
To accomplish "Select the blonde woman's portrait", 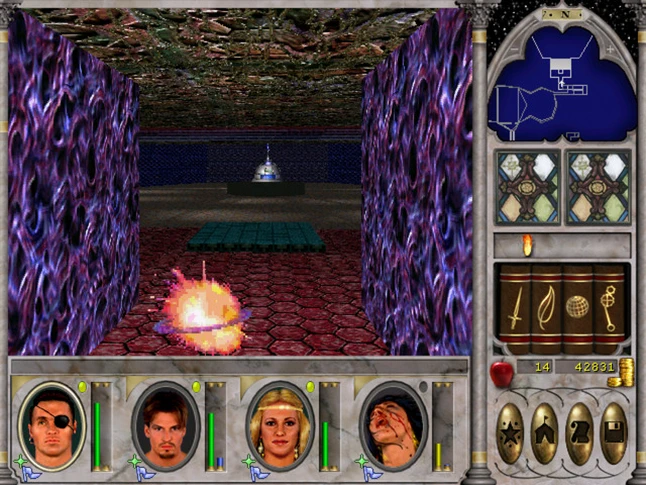I will [279, 425].
